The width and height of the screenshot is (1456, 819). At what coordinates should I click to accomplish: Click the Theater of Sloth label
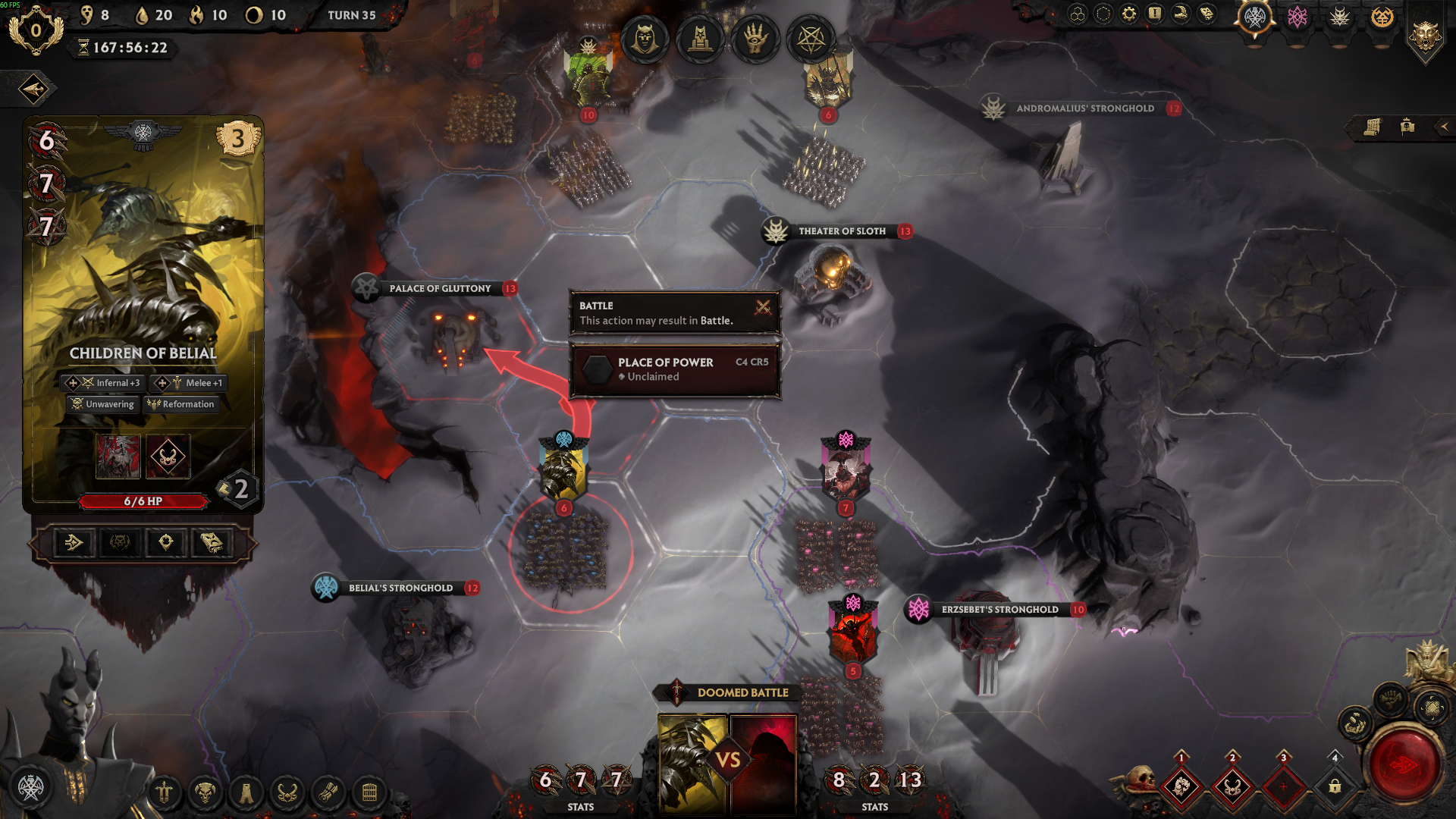point(841,231)
